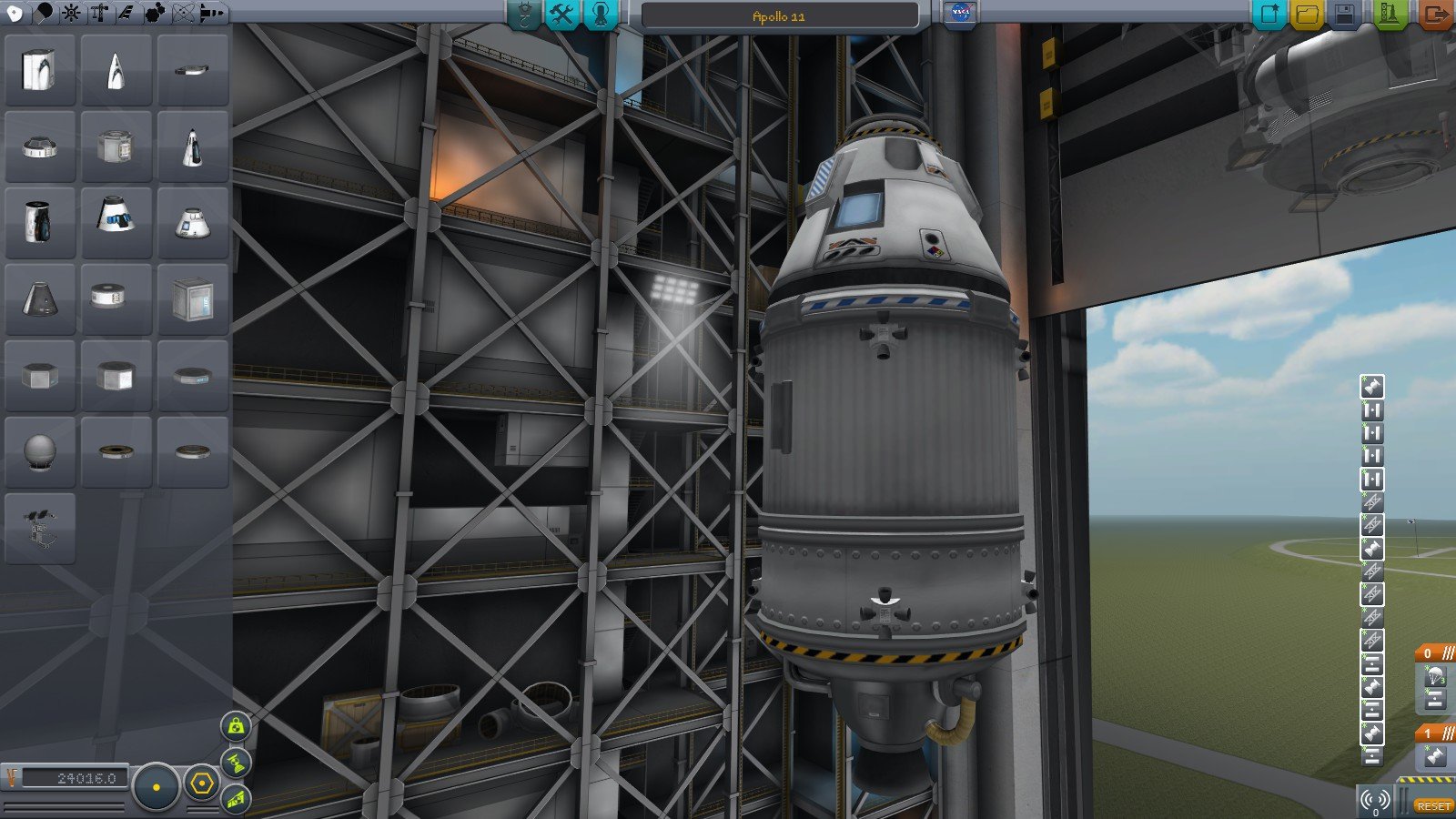The image size is (1456, 819).
Task: Start a new craft design
Action: 1269,14
